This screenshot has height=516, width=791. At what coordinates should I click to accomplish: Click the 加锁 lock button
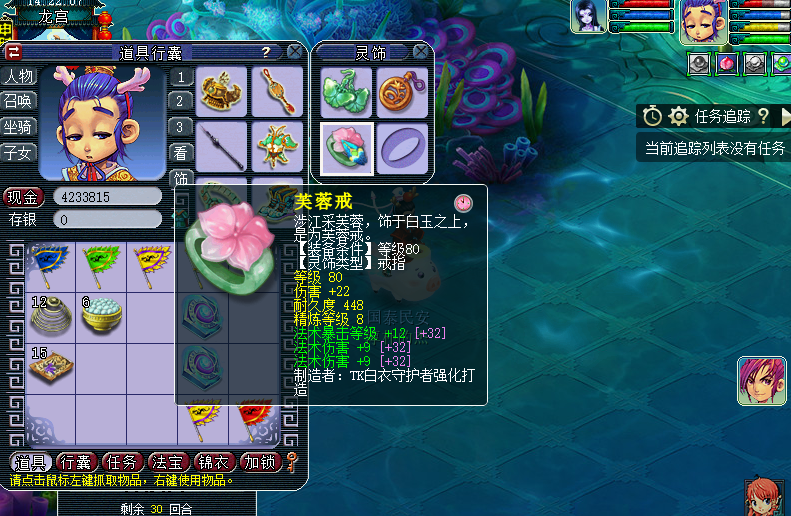[x=260, y=462]
